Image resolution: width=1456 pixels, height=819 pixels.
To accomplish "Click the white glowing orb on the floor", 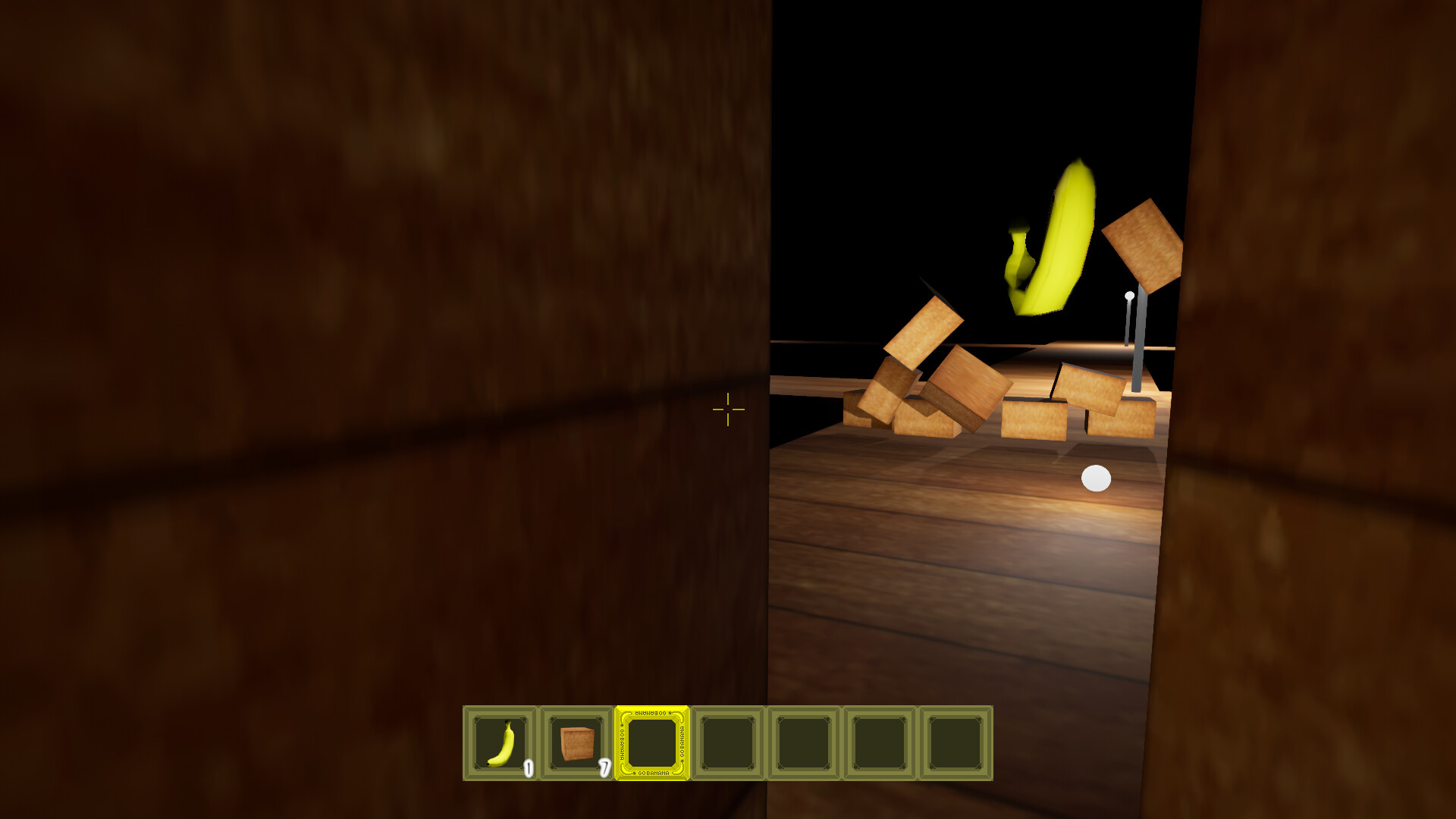I will point(1097,477).
